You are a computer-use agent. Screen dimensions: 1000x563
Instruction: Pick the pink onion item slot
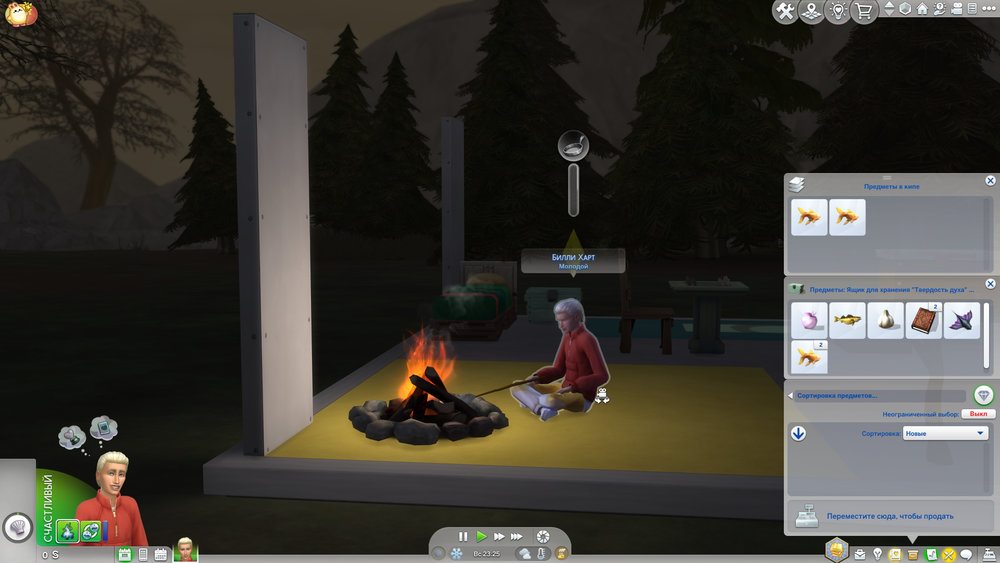pyautogui.click(x=809, y=320)
